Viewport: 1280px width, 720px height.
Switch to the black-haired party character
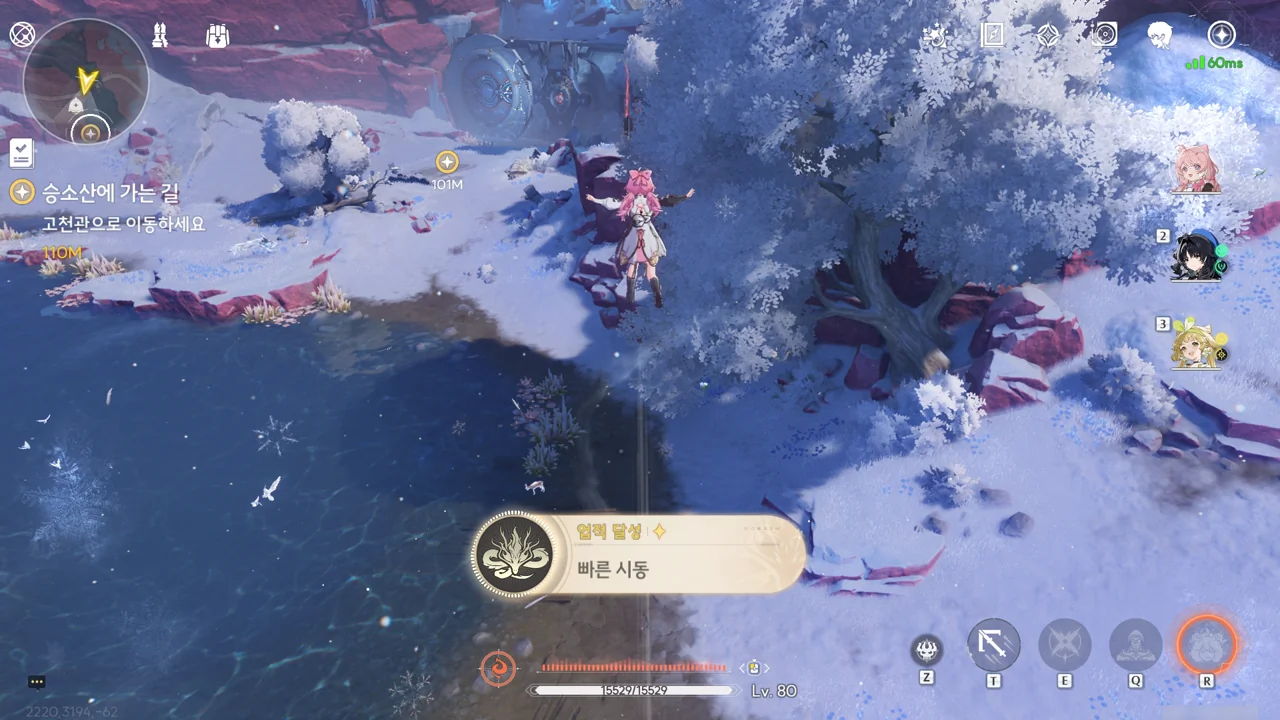point(1198,257)
